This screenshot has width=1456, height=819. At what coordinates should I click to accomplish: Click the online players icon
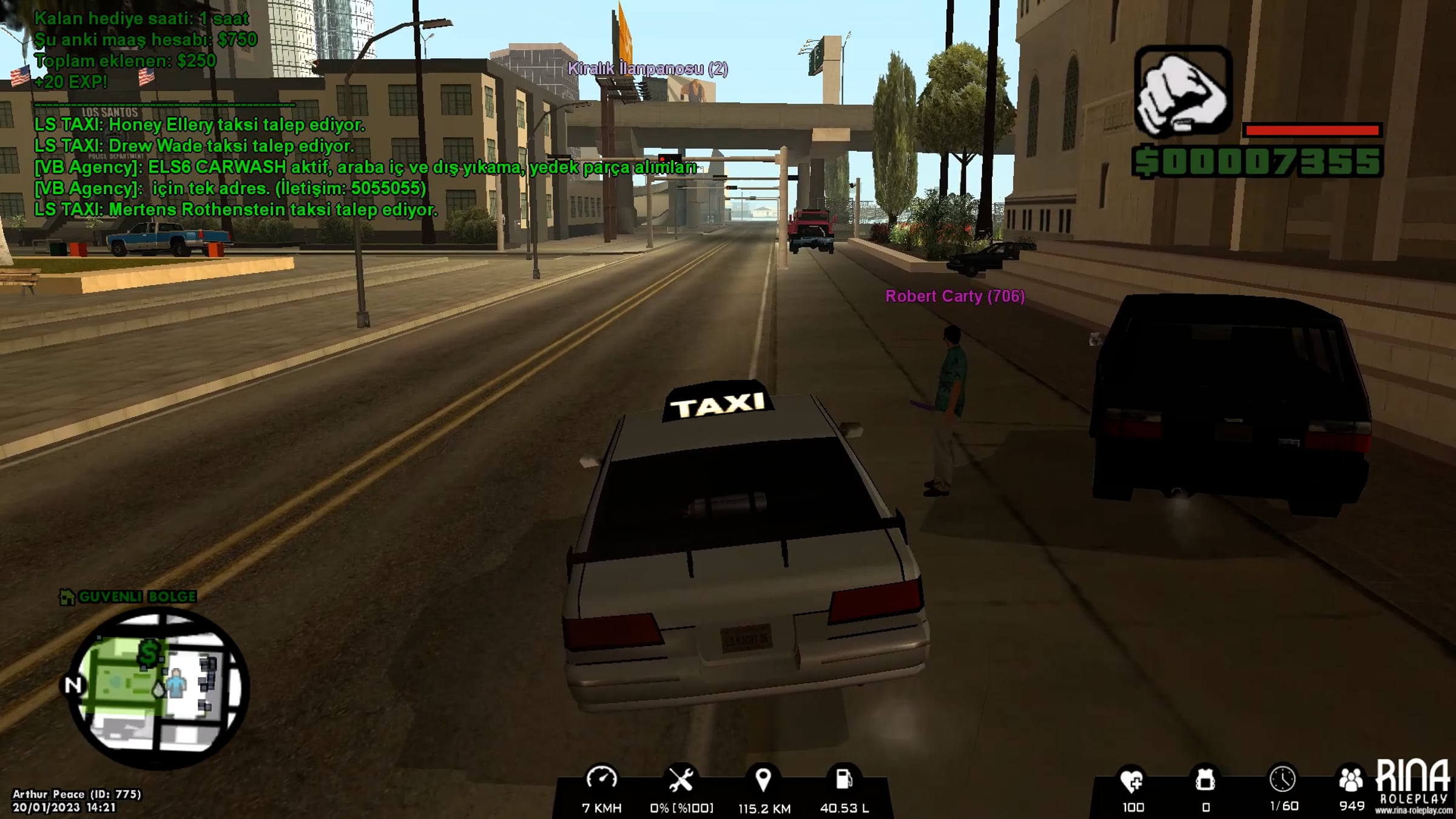1351,780
